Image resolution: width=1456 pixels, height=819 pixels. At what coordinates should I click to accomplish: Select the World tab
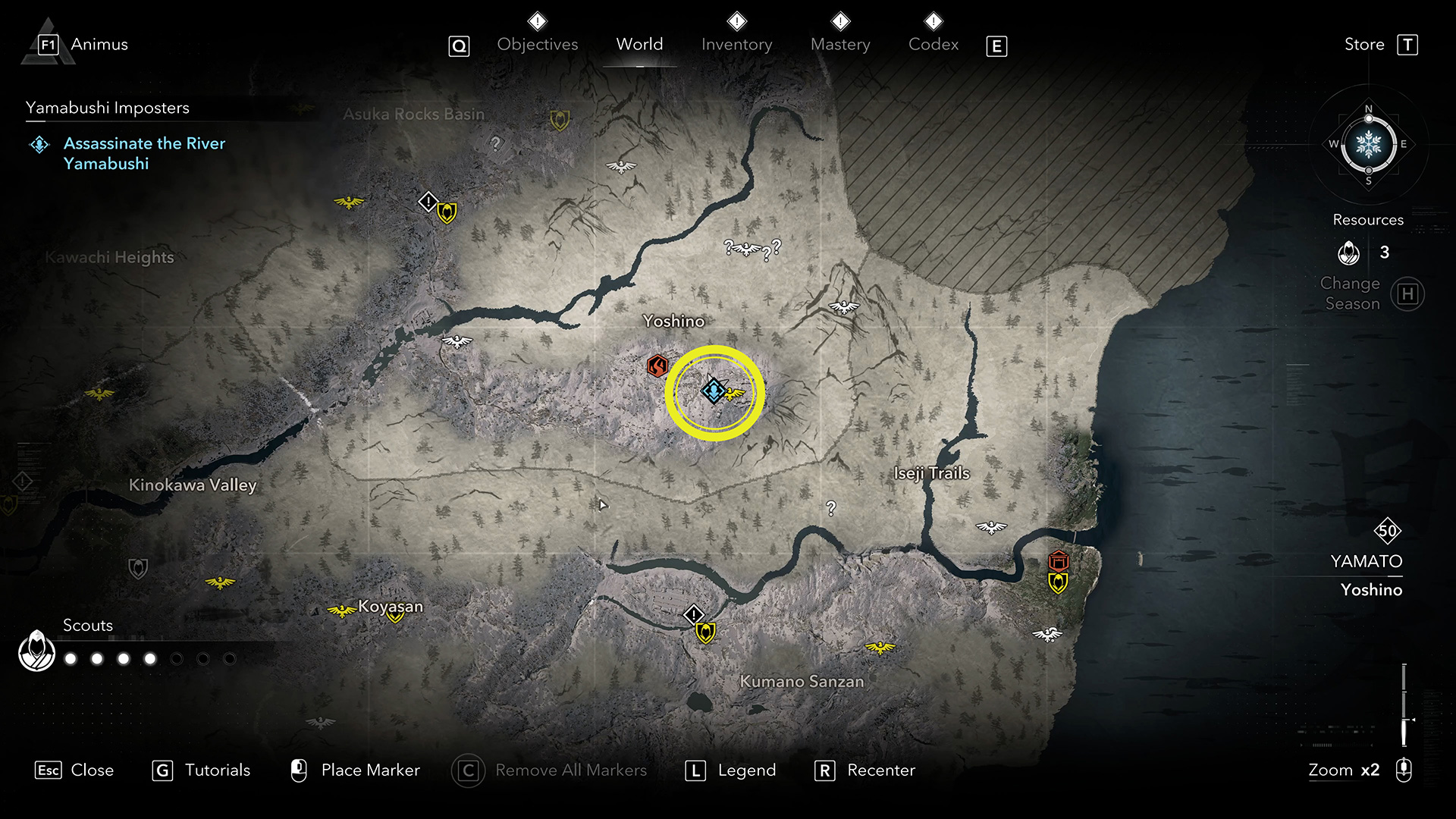click(x=639, y=45)
